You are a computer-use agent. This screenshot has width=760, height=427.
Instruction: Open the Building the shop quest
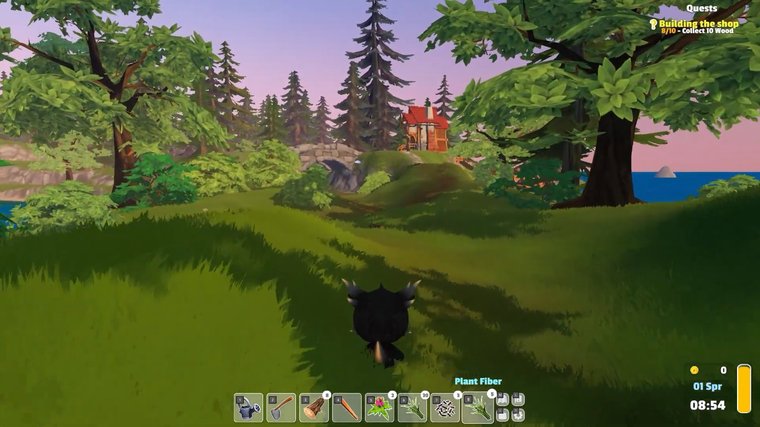point(700,23)
